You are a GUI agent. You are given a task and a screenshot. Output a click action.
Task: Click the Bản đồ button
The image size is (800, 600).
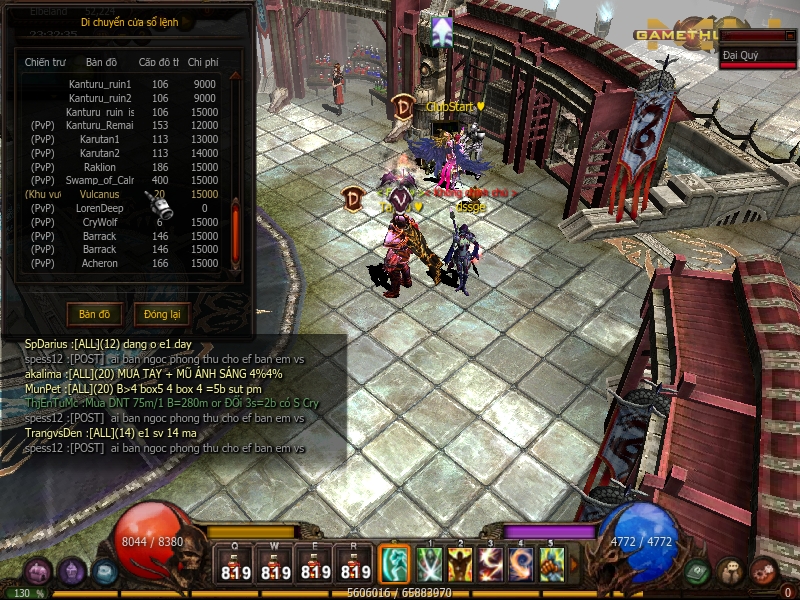pyautogui.click(x=95, y=314)
